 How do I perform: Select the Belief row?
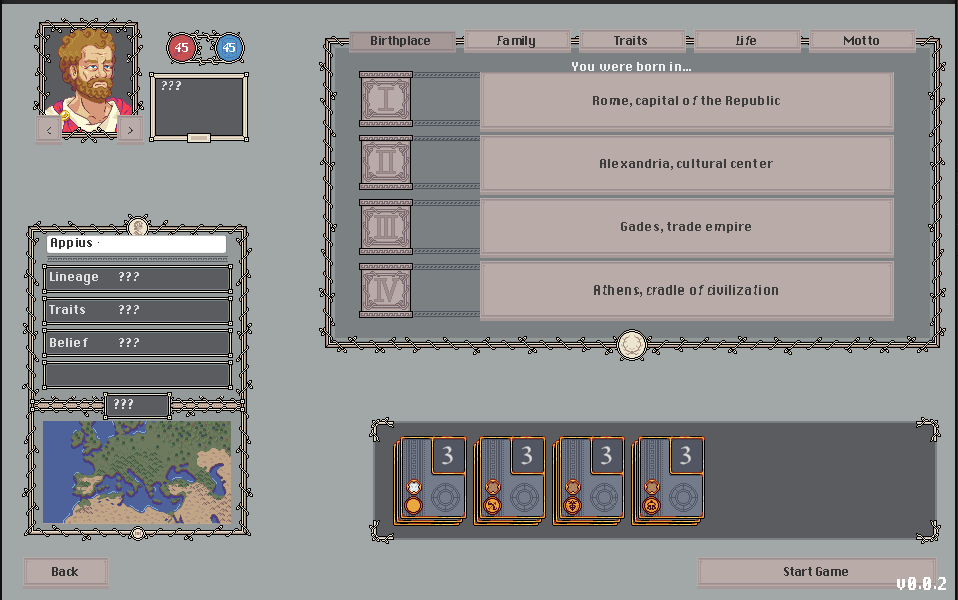click(137, 343)
